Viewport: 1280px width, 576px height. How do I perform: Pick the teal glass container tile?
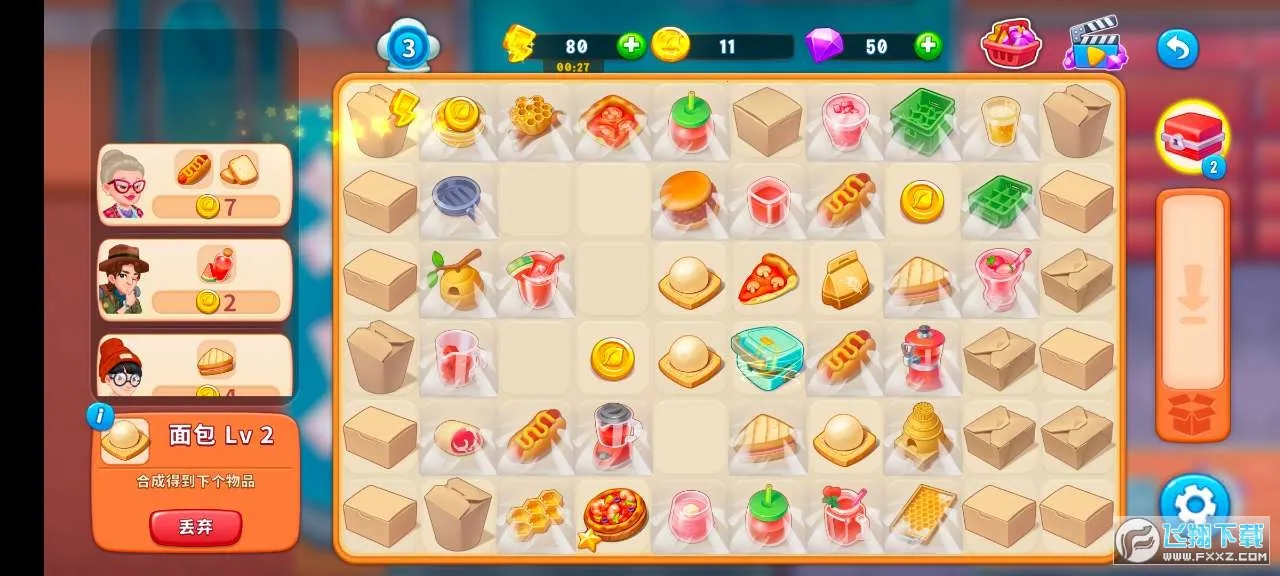click(x=767, y=356)
